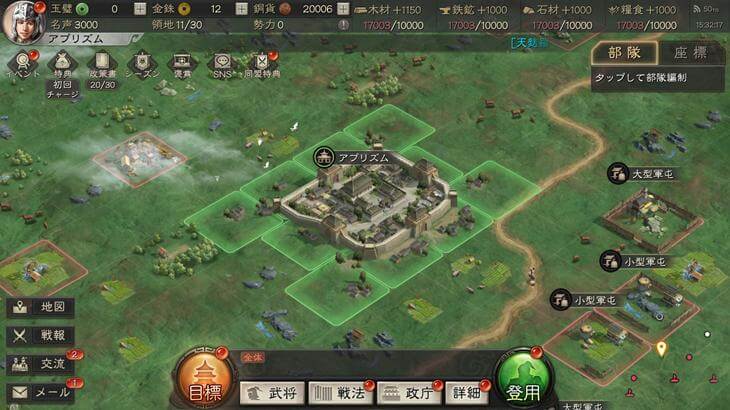Screen dimensions: 730x410
Task: Open the round 目標 objectives button
Action: click(x=205, y=380)
